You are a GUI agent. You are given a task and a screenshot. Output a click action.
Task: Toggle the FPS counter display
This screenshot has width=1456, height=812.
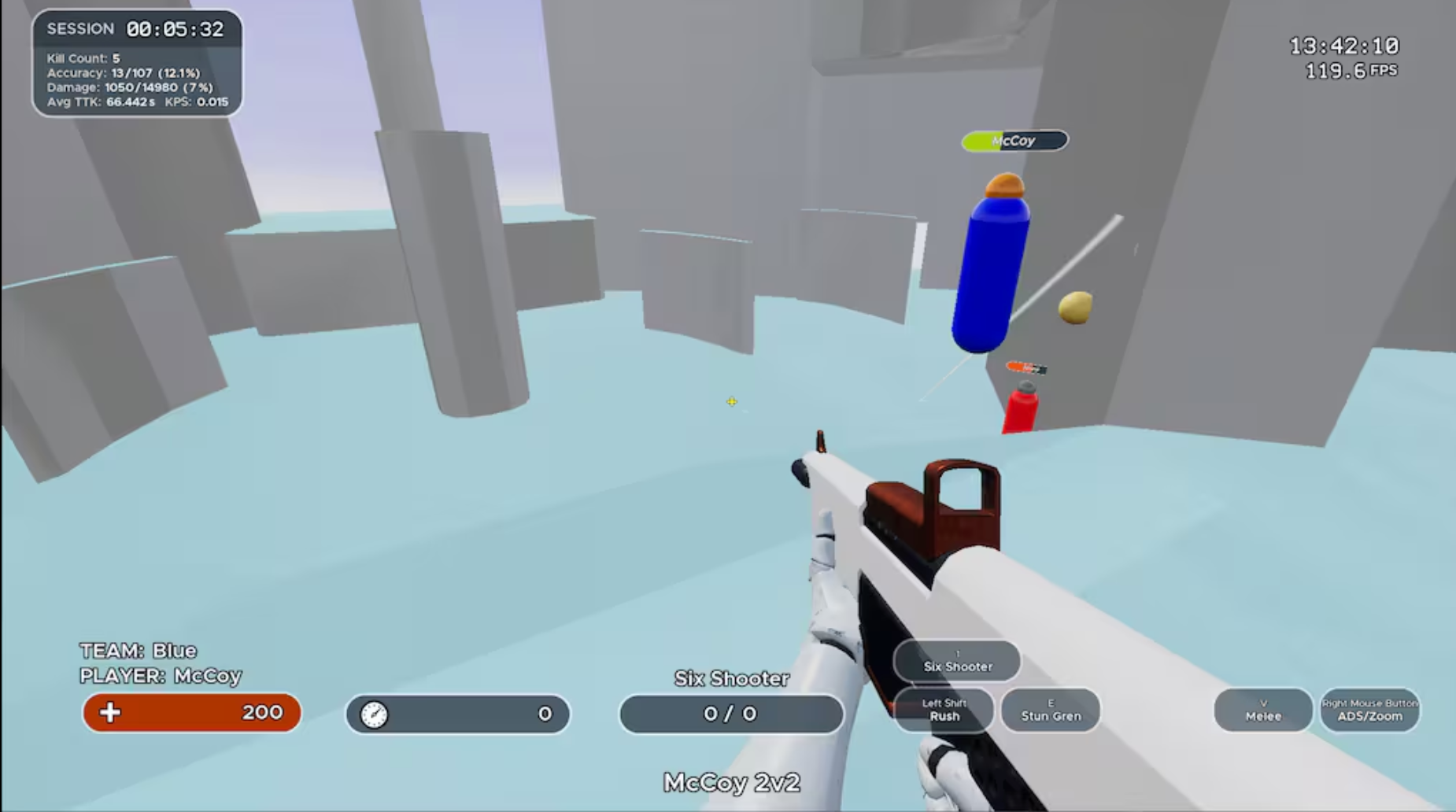tap(1348, 70)
